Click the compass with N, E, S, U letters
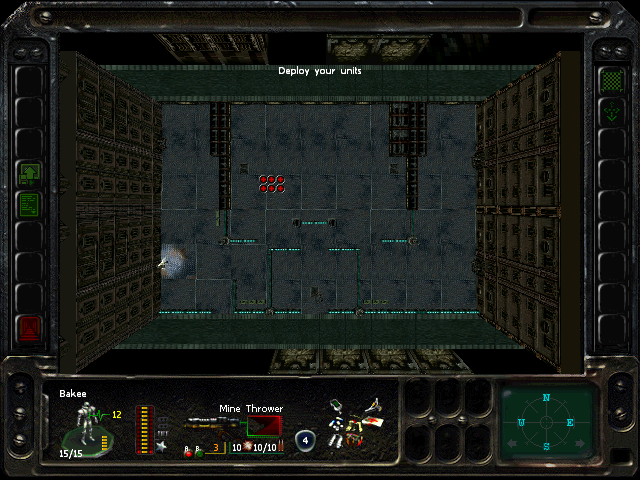Image resolution: width=640 pixels, height=480 pixels. coord(546,421)
